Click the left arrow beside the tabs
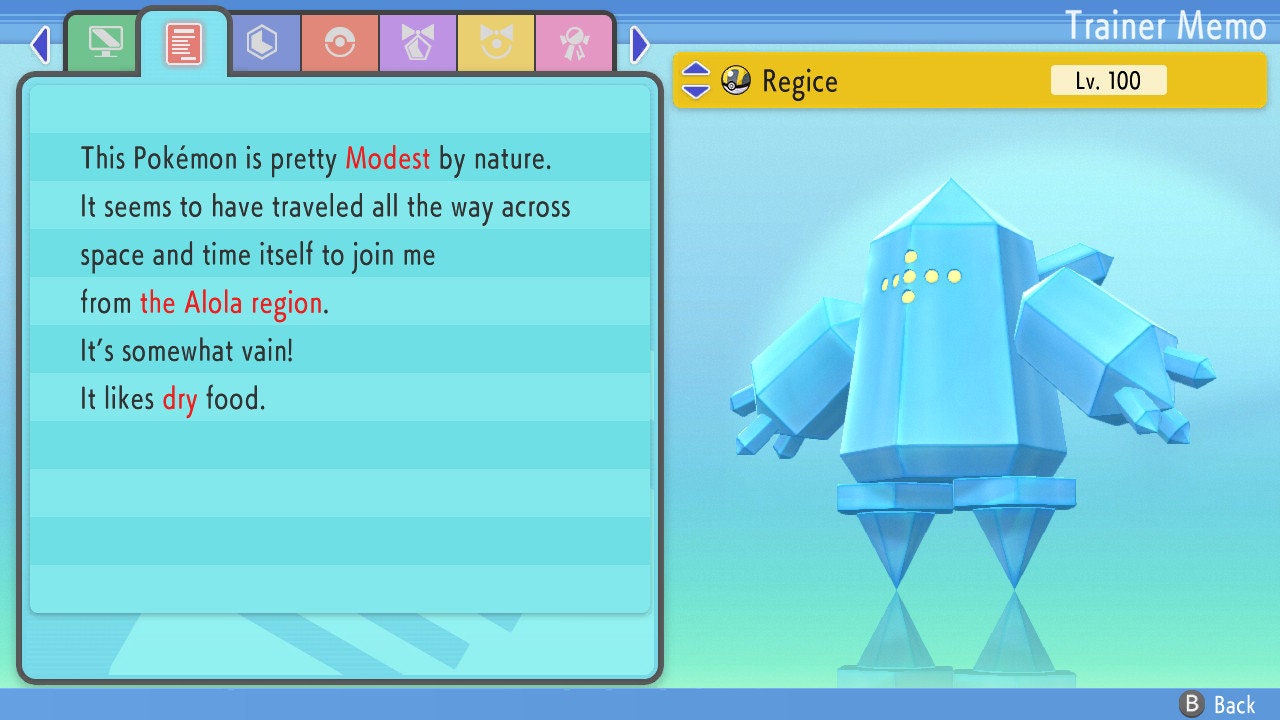 tap(40, 44)
